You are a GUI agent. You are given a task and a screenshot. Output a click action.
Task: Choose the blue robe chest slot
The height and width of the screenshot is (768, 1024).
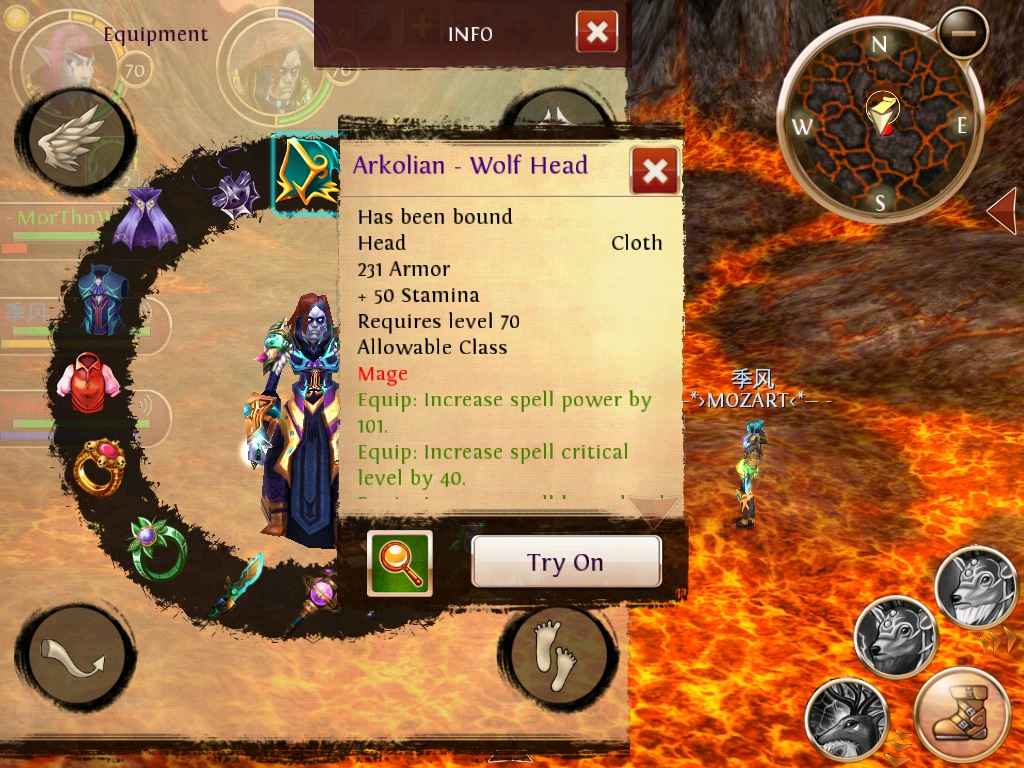pyautogui.click(x=104, y=300)
